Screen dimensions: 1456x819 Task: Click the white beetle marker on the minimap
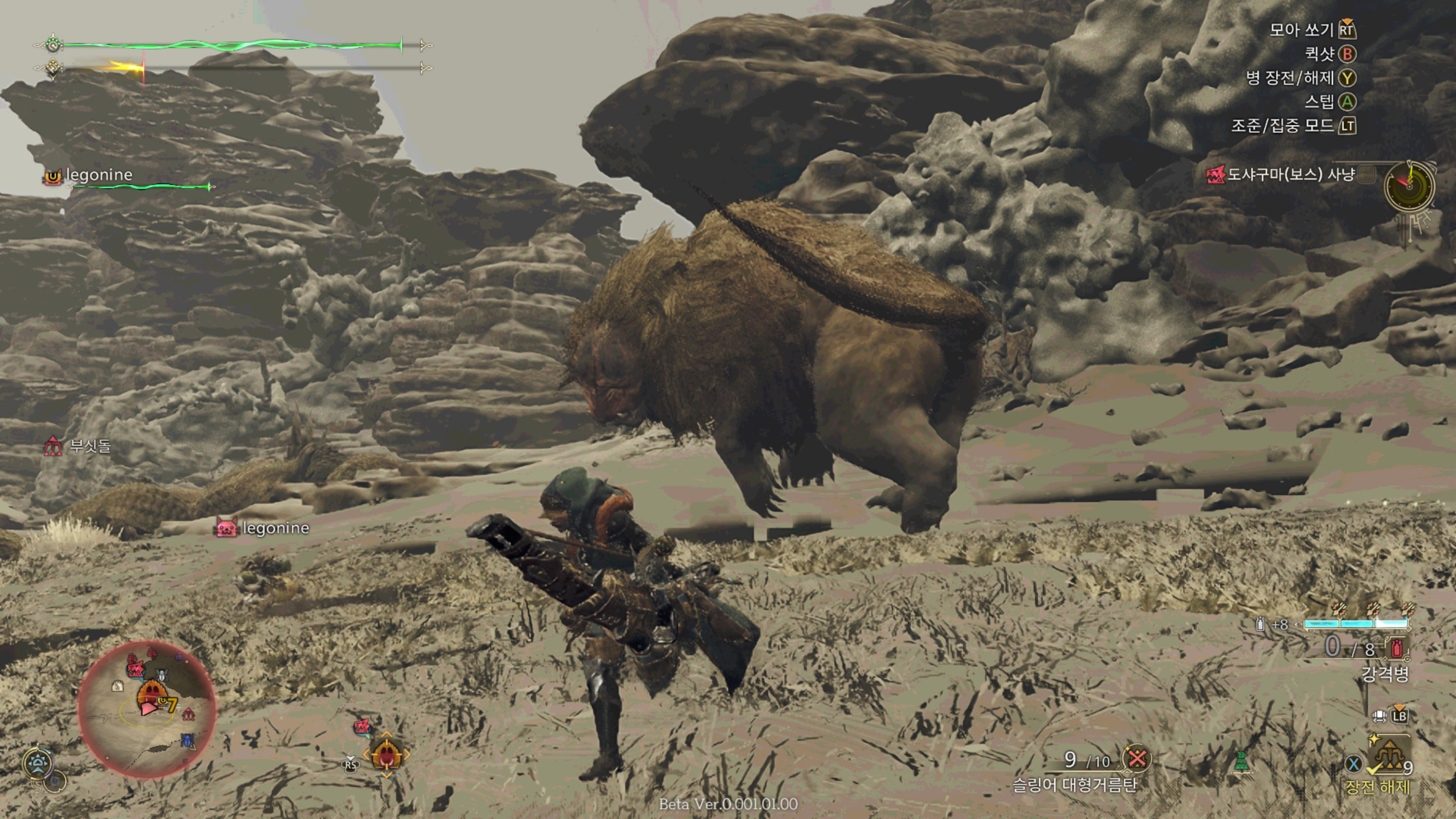[x=162, y=675]
